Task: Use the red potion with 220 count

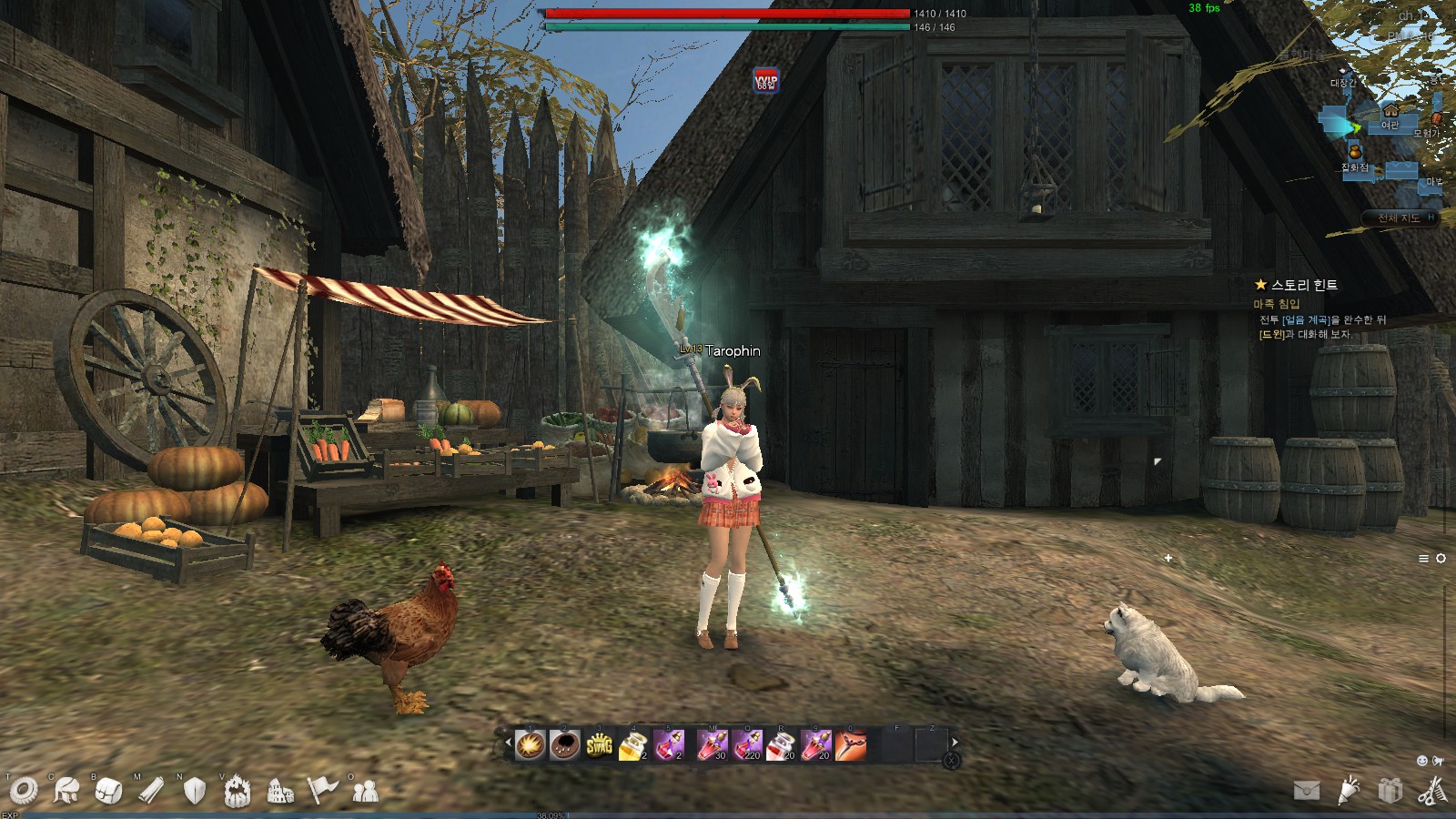Action: click(747, 745)
